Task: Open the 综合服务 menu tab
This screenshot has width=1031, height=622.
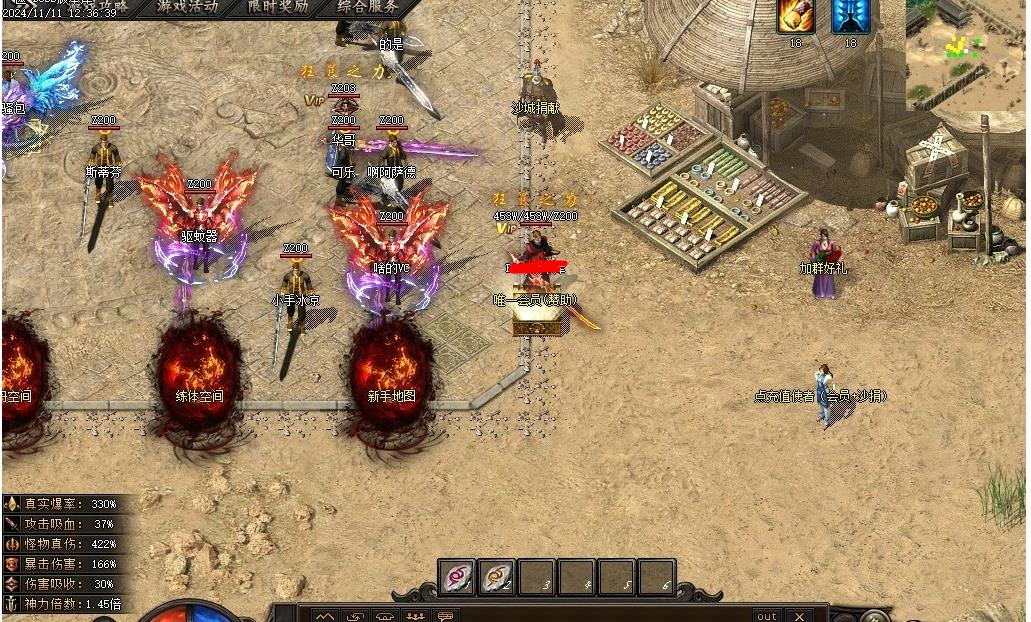Action: [368, 6]
